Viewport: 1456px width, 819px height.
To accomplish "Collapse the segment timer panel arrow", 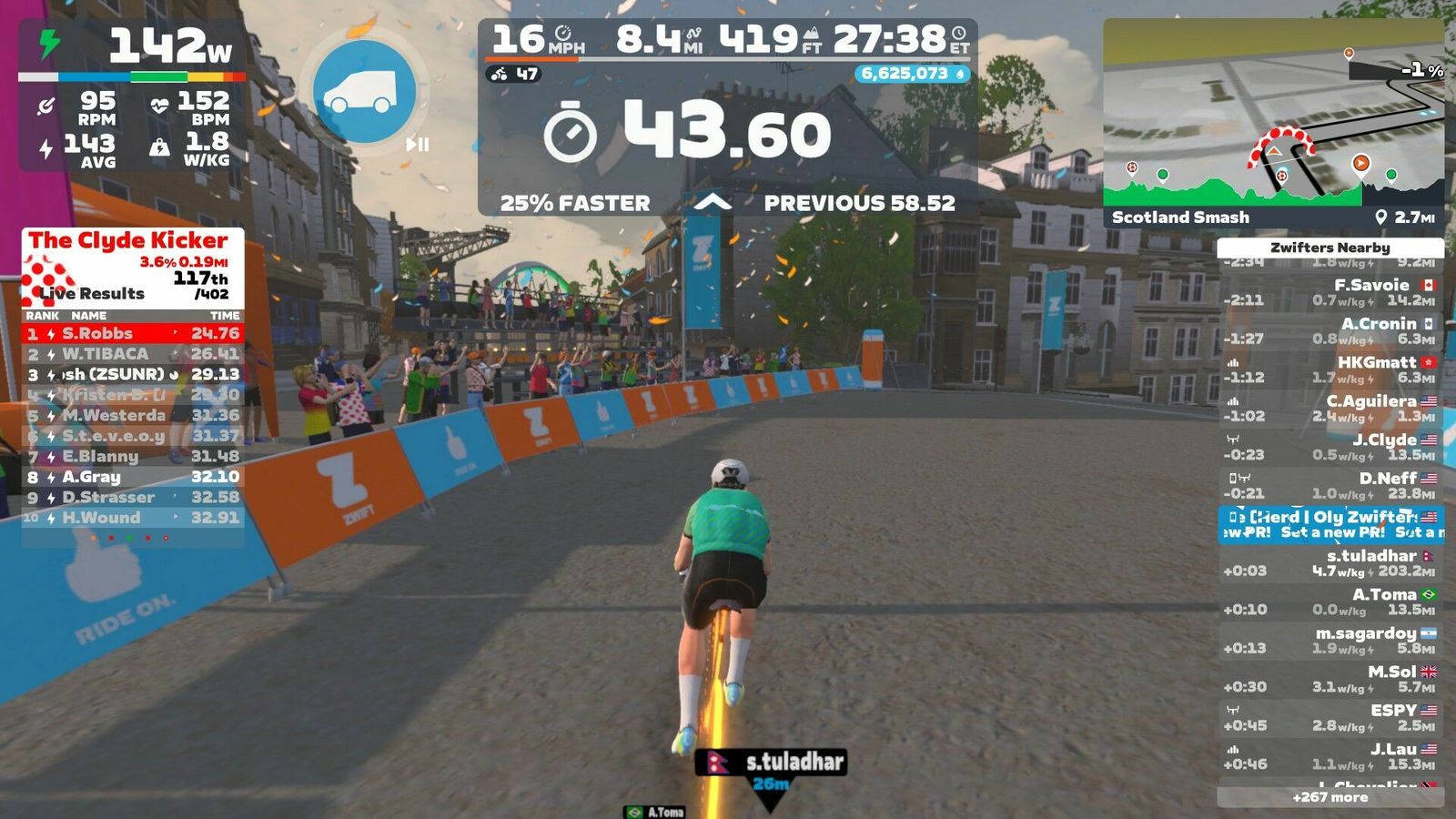I will (713, 202).
